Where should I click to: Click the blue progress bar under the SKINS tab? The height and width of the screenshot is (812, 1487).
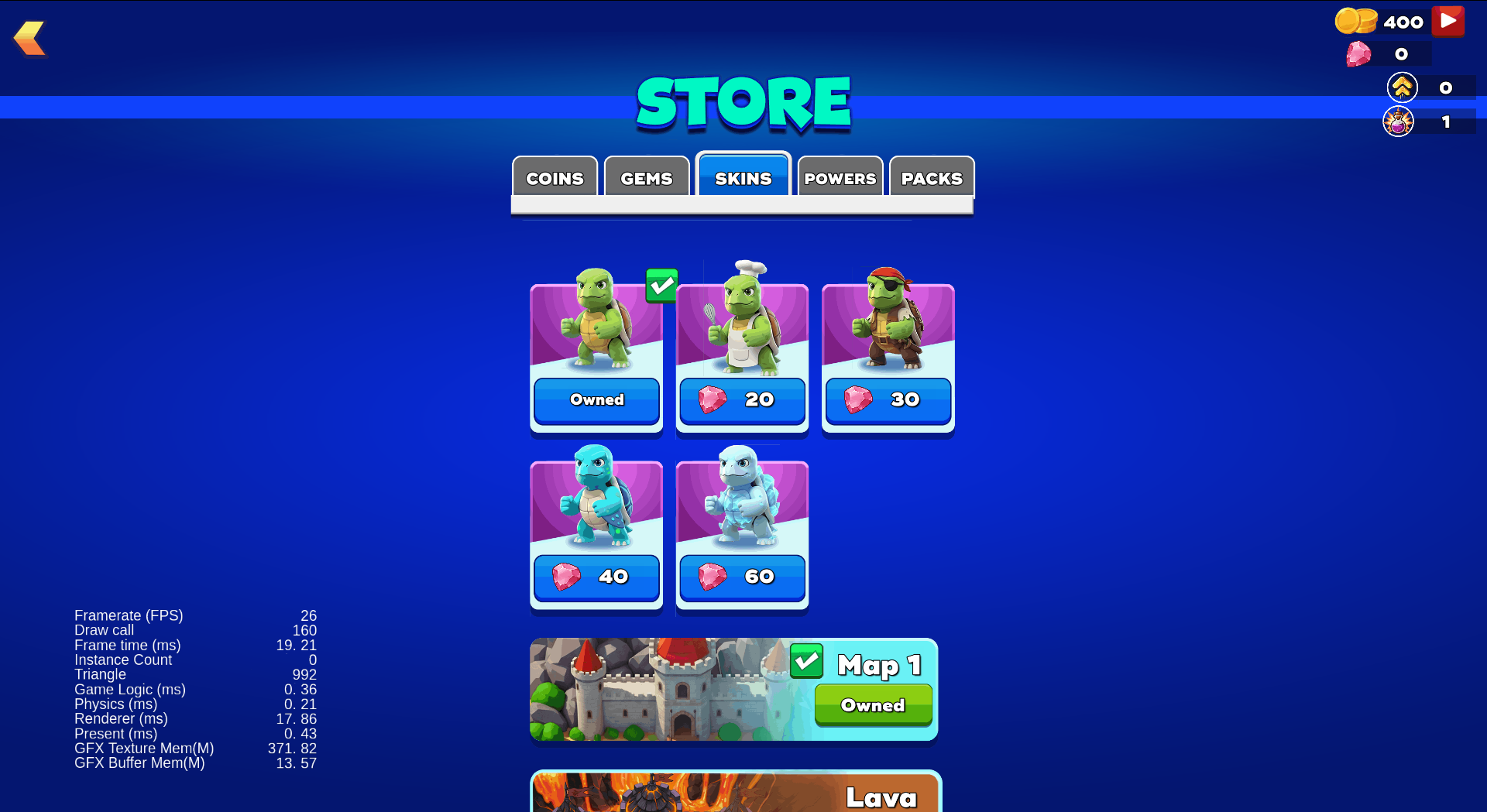coord(742,206)
